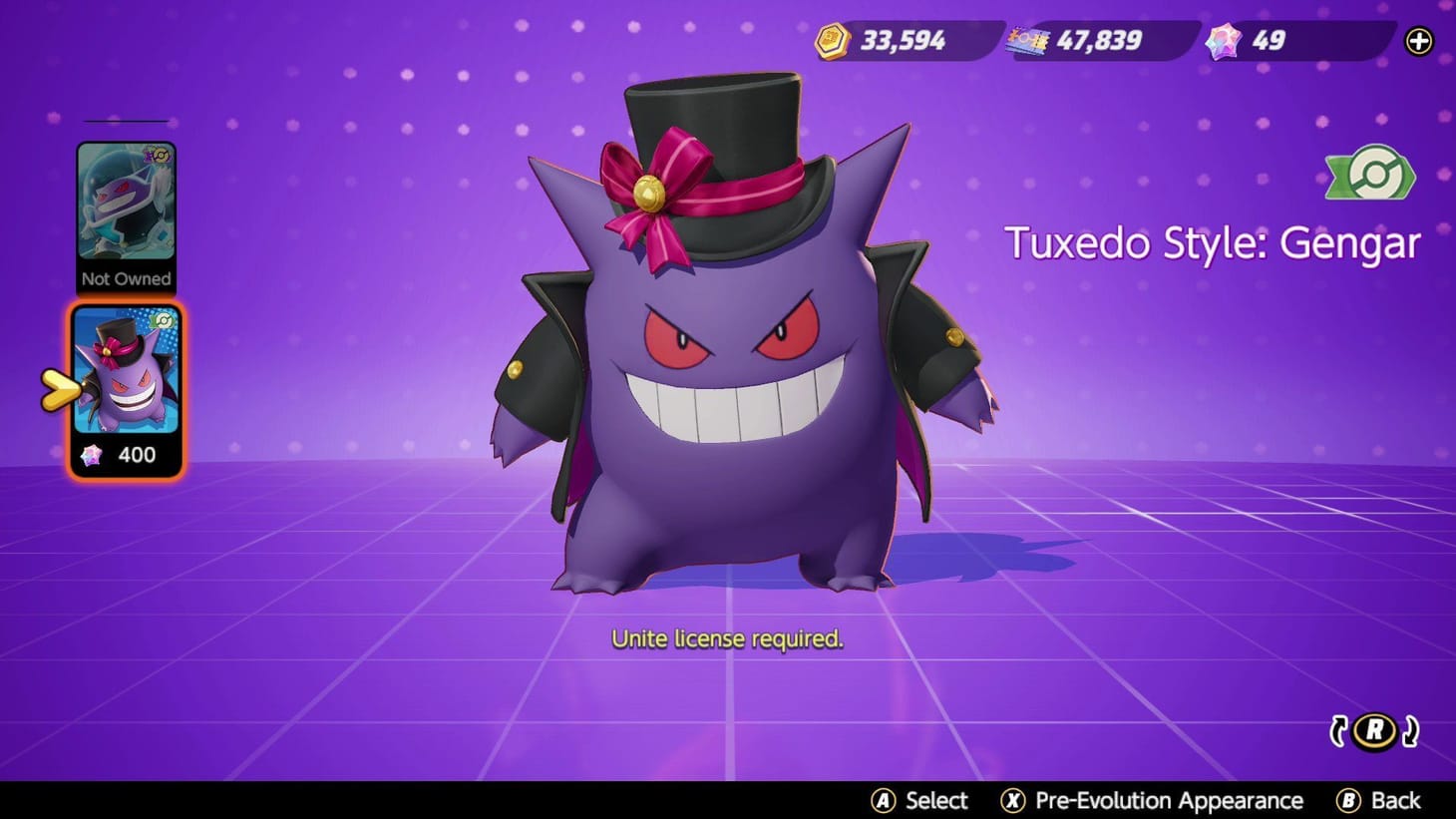The height and width of the screenshot is (819, 1456).
Task: Click the Unite license required notice
Action: point(727,638)
